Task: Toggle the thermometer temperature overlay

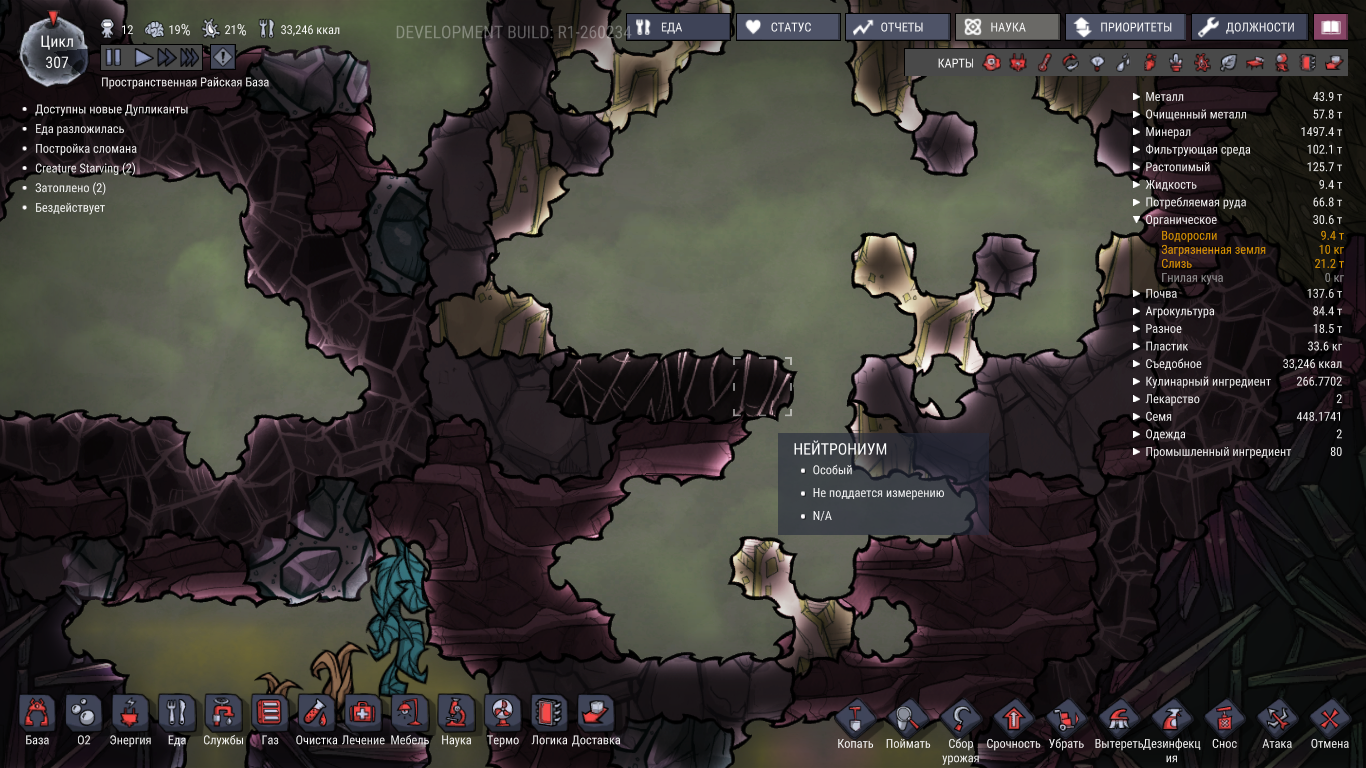Action: pyautogui.click(x=1044, y=63)
